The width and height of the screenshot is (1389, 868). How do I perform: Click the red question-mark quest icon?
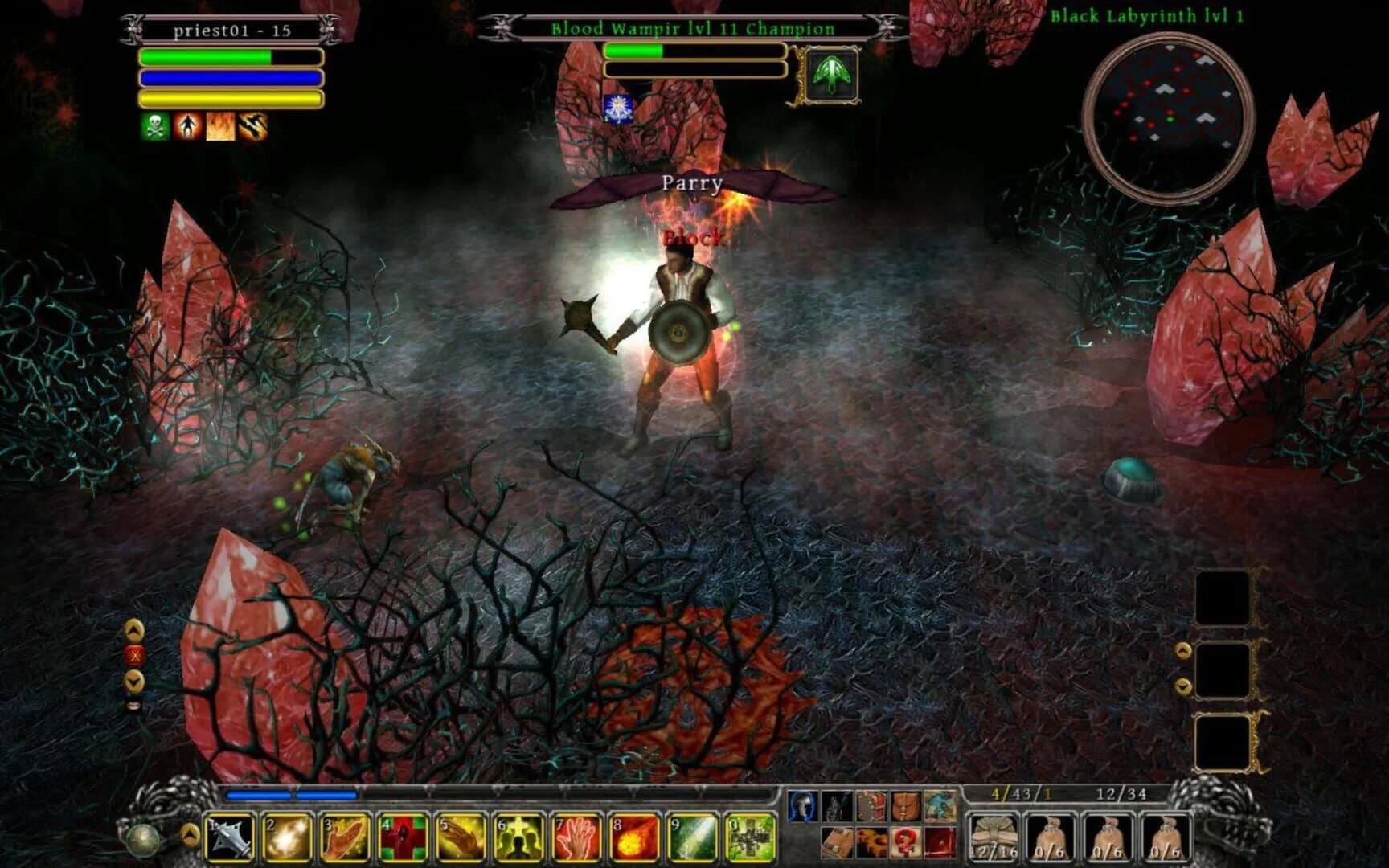pyautogui.click(x=903, y=844)
